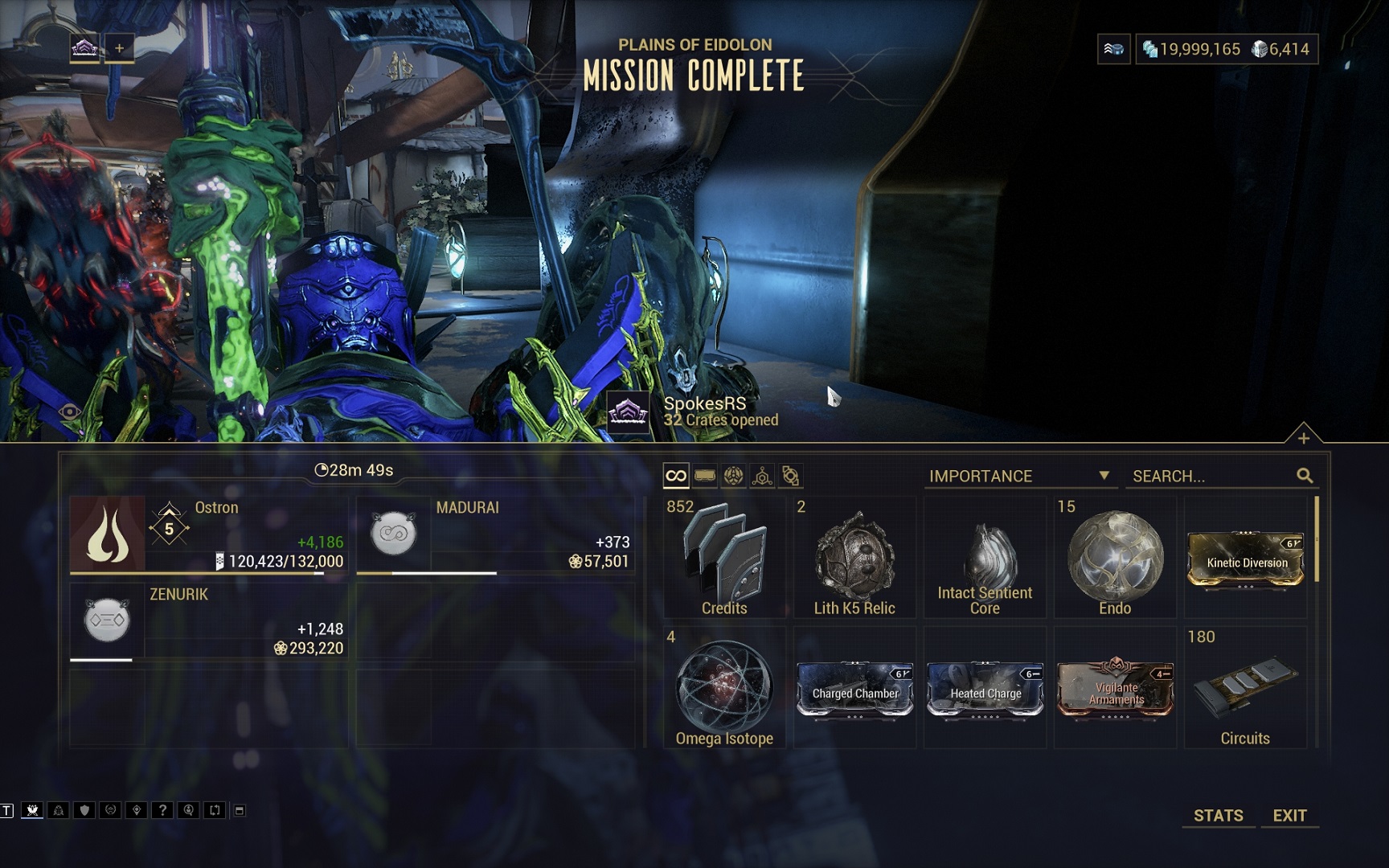Add a squad member with plus button

pyautogui.click(x=119, y=48)
